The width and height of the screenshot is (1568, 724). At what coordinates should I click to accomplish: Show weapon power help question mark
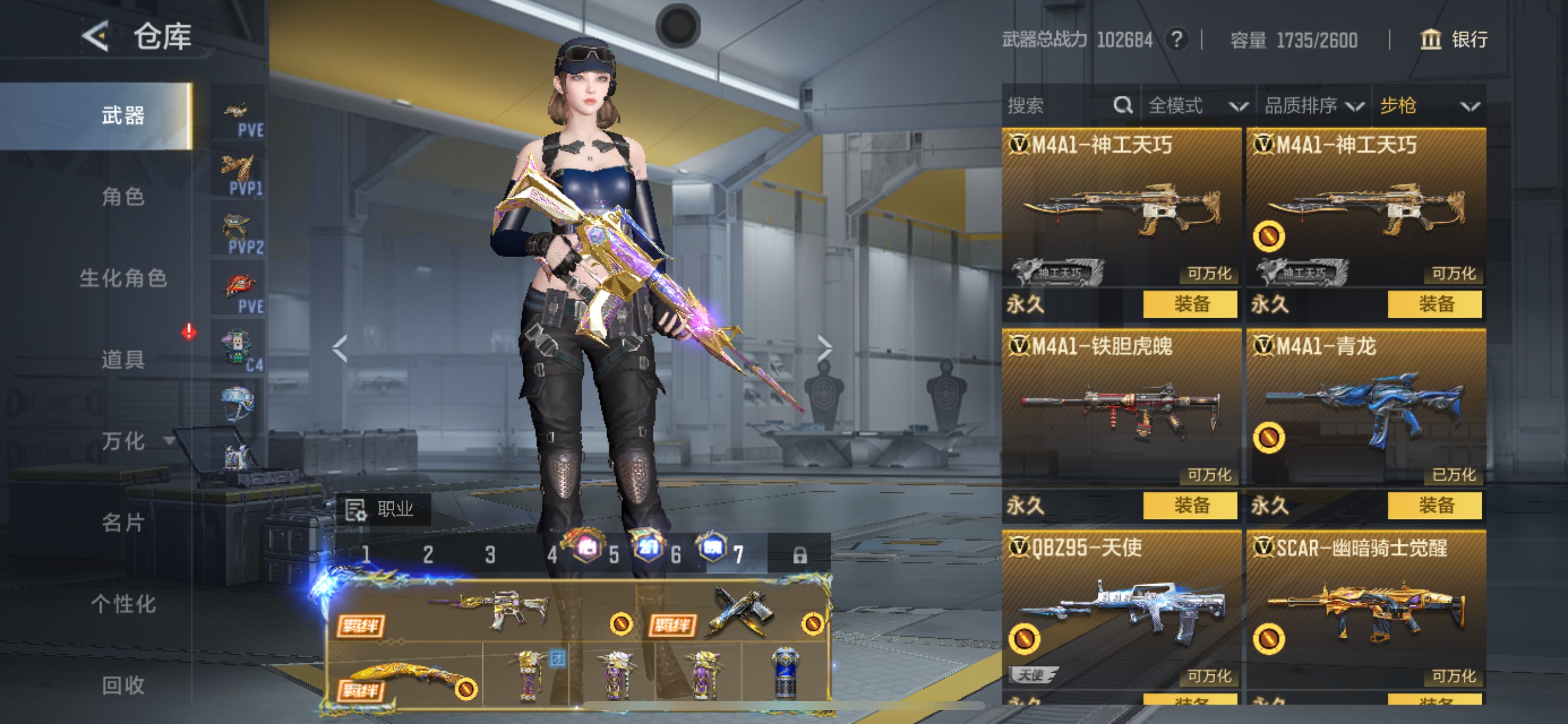(1177, 40)
